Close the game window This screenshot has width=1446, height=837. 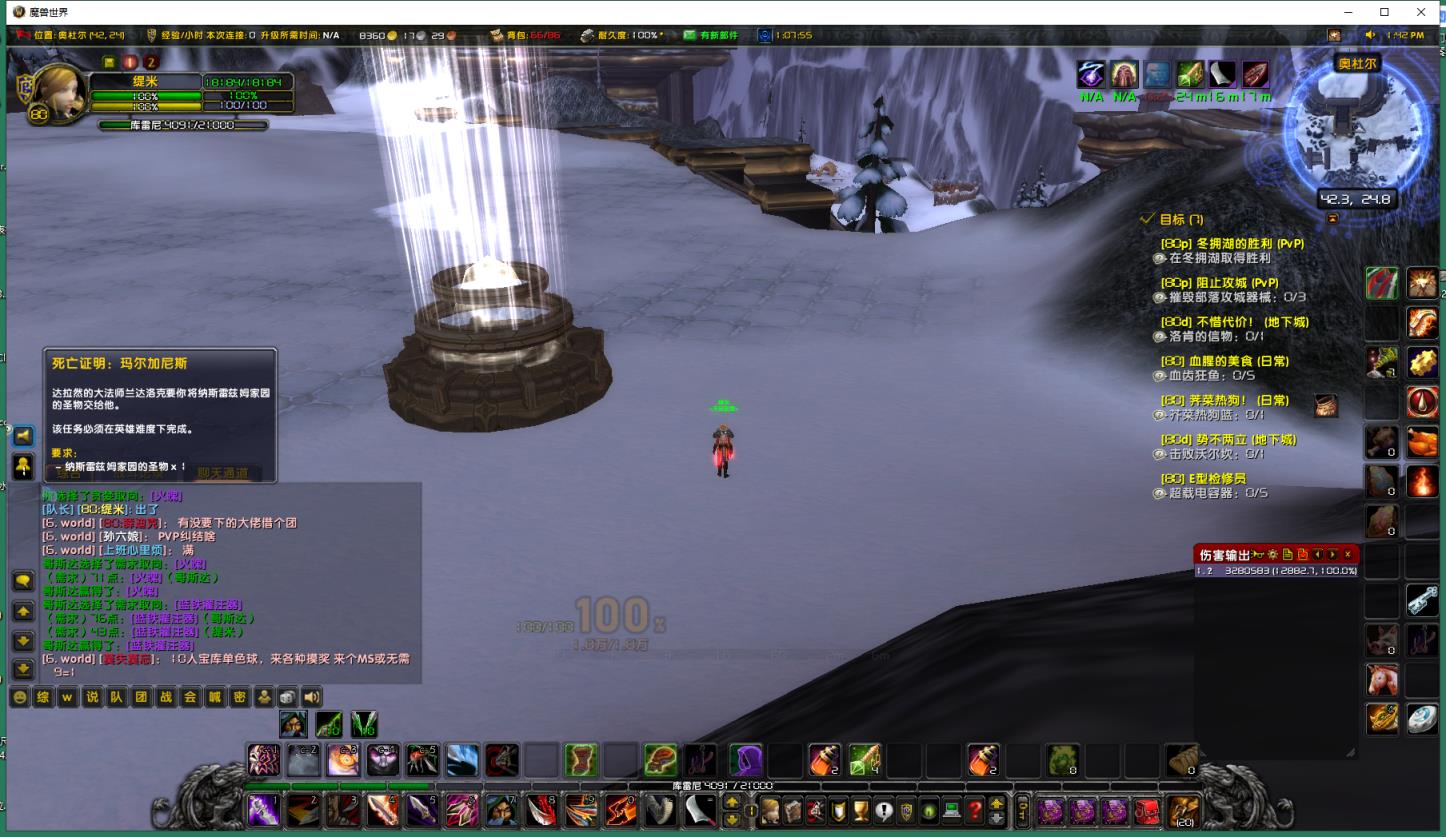point(1421,12)
